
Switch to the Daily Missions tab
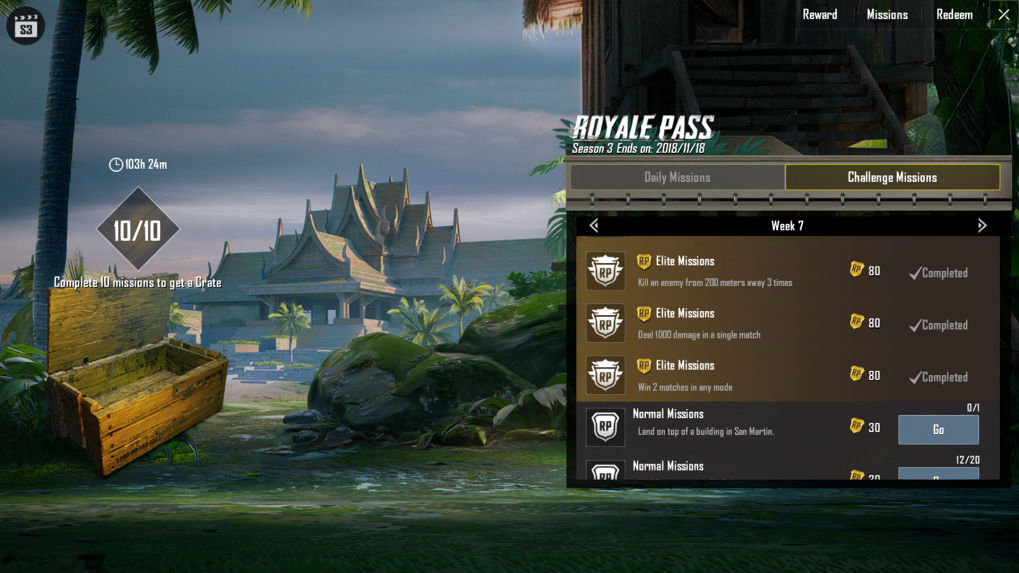(x=677, y=177)
